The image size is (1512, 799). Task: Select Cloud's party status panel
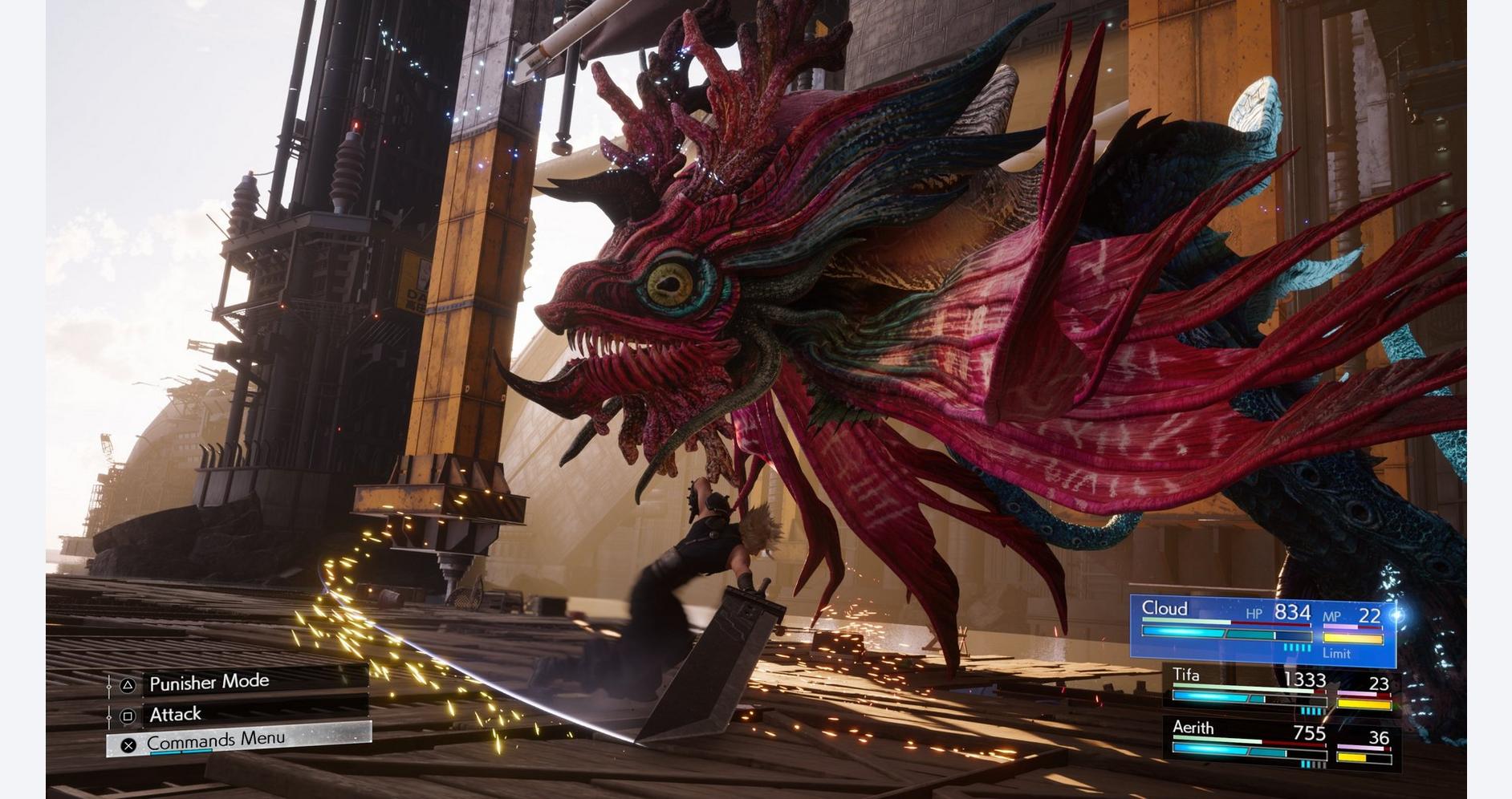[1262, 631]
